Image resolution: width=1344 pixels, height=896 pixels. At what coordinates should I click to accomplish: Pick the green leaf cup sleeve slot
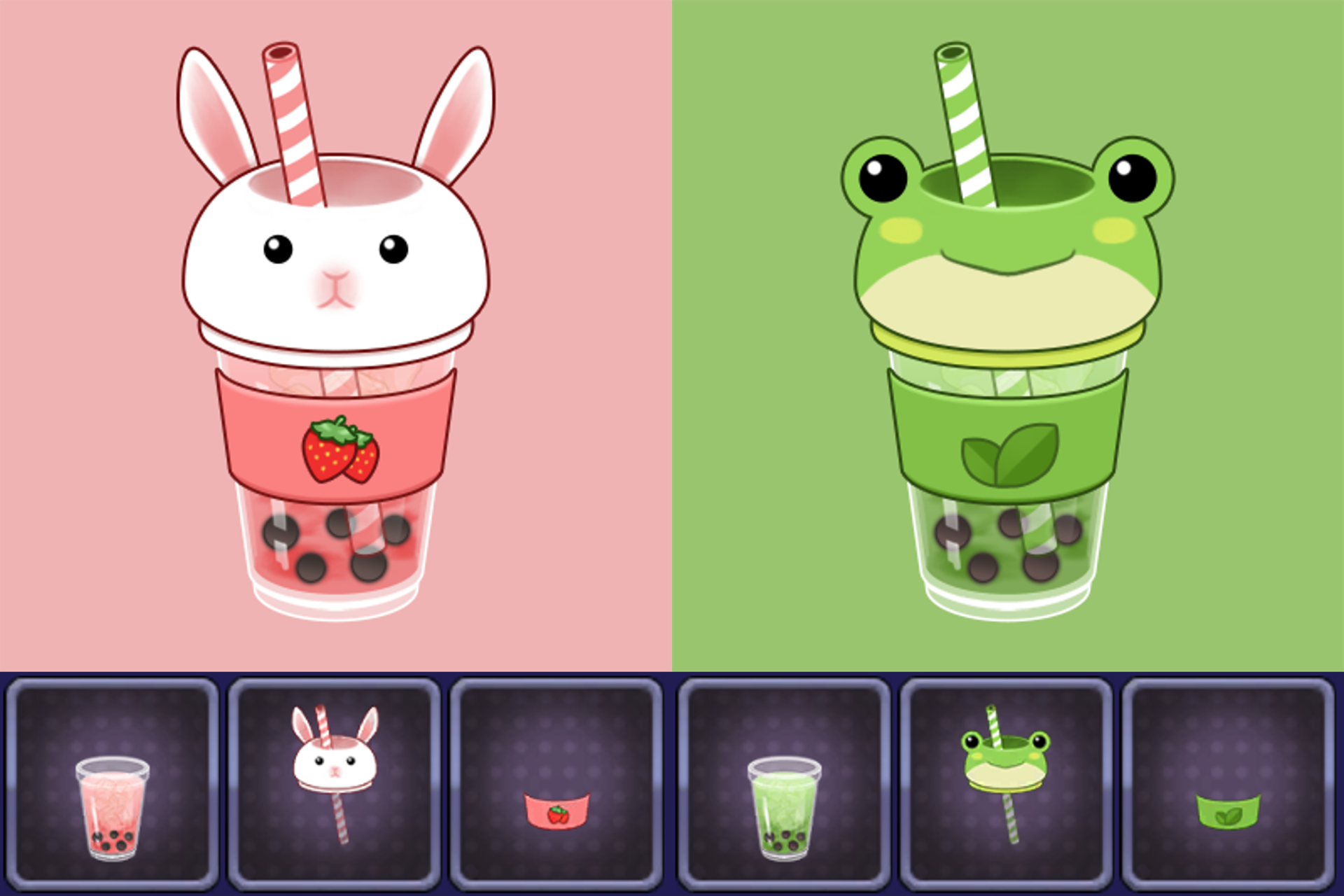pos(1228,785)
